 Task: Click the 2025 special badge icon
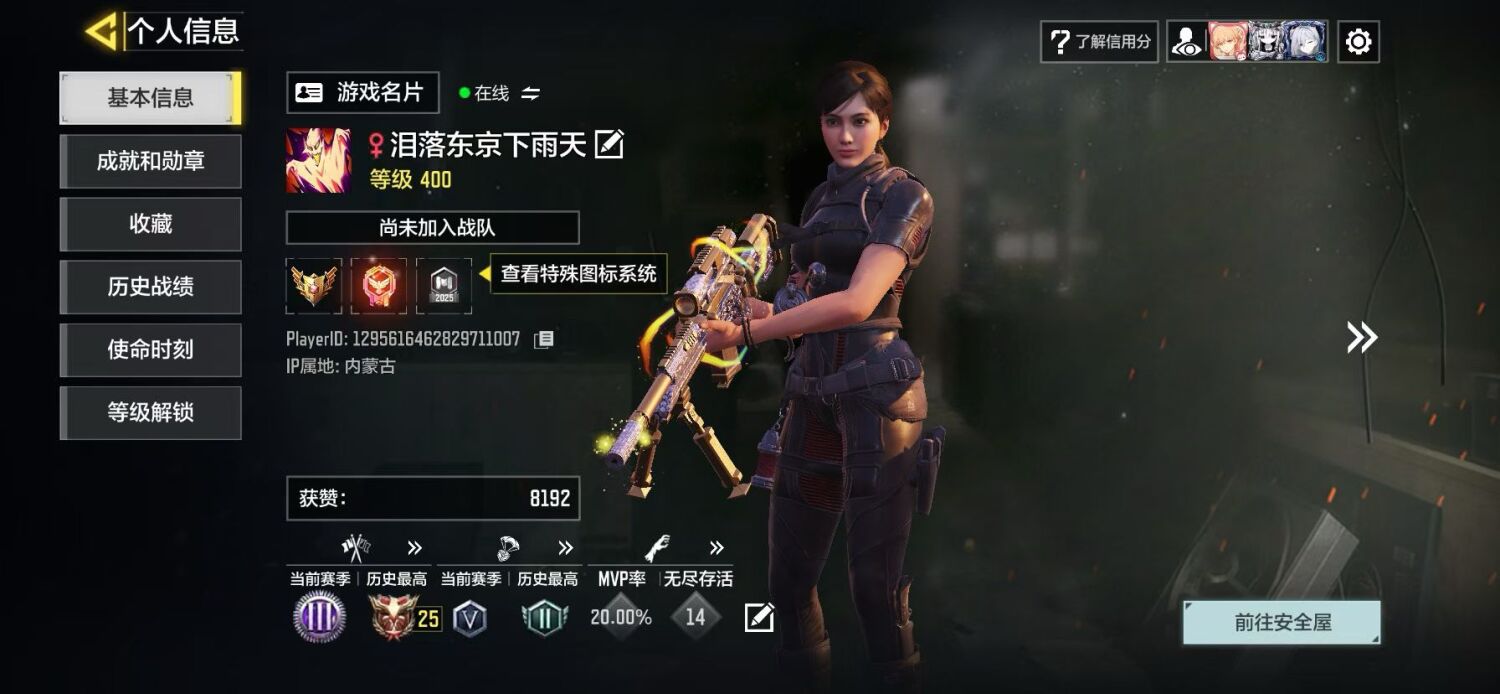(443, 286)
